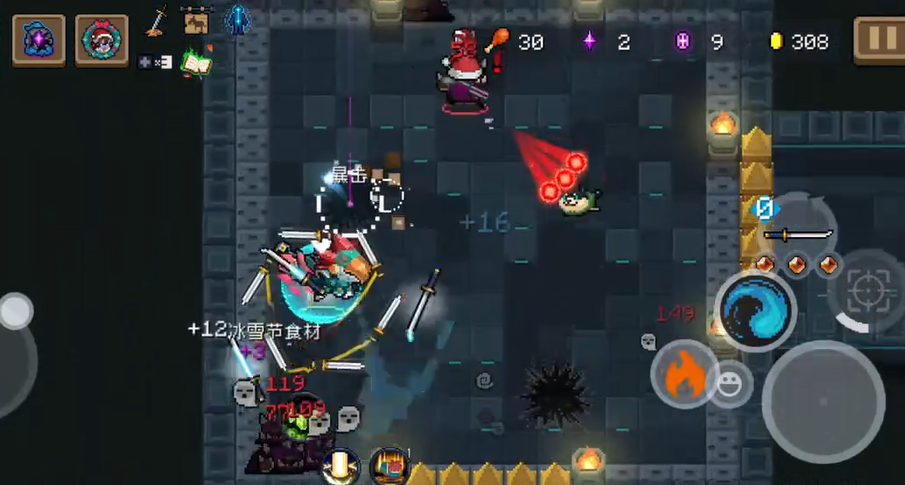905x485 pixels.
Task: Pause the game with the pause button
Action: tap(879, 41)
